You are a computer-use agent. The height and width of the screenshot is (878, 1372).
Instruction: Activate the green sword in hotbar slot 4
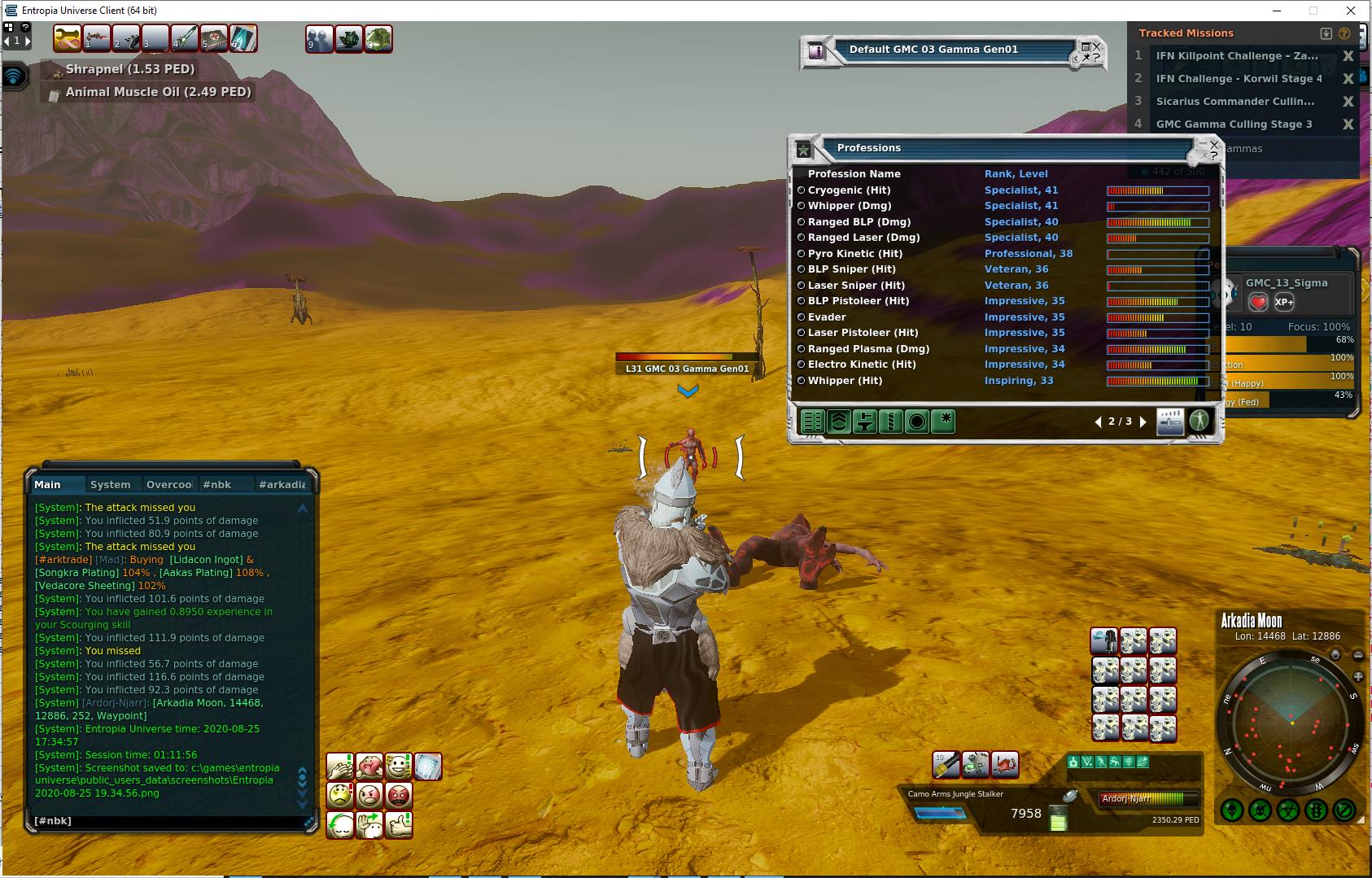click(x=185, y=38)
